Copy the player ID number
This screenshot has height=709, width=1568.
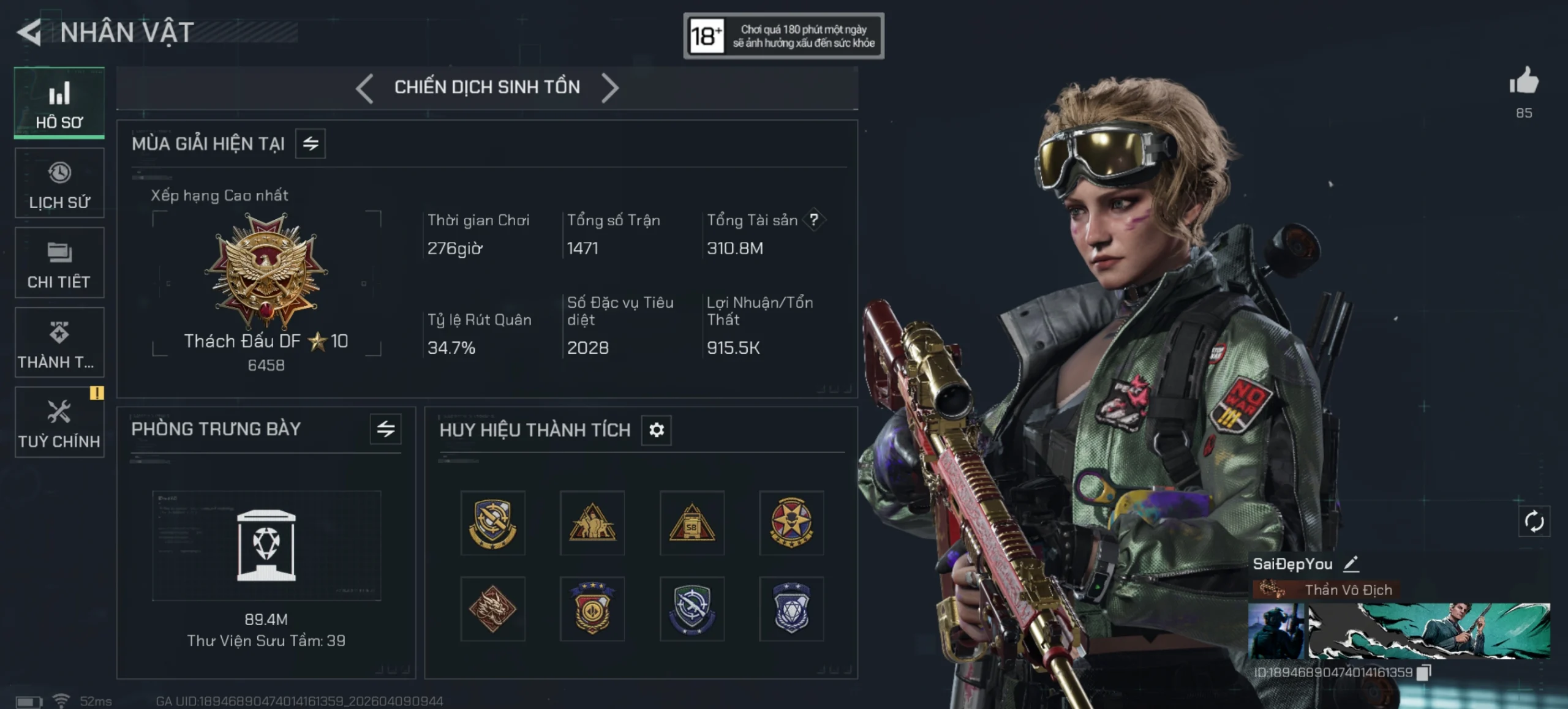(1423, 672)
